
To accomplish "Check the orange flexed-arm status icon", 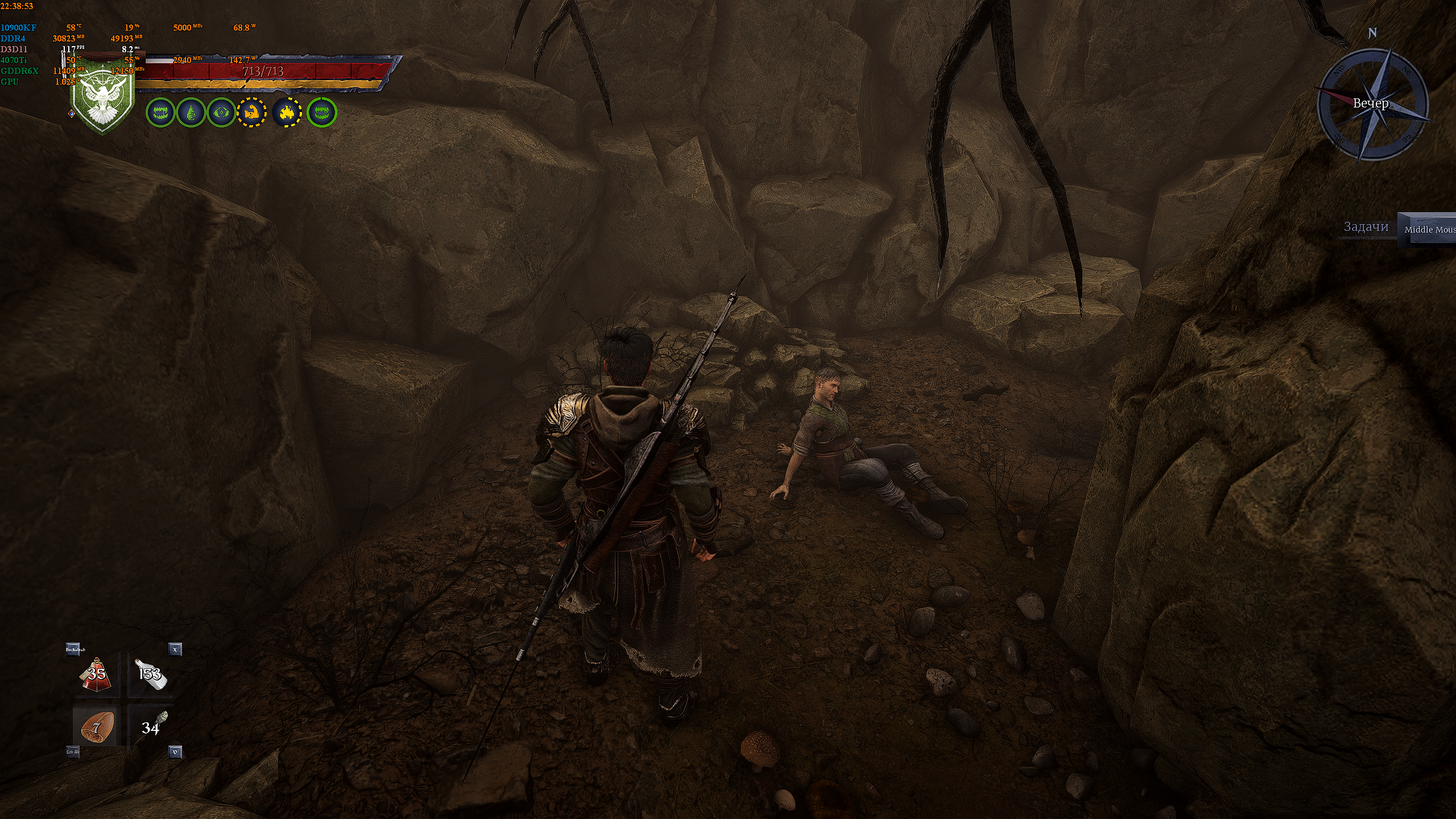I will 251,113.
